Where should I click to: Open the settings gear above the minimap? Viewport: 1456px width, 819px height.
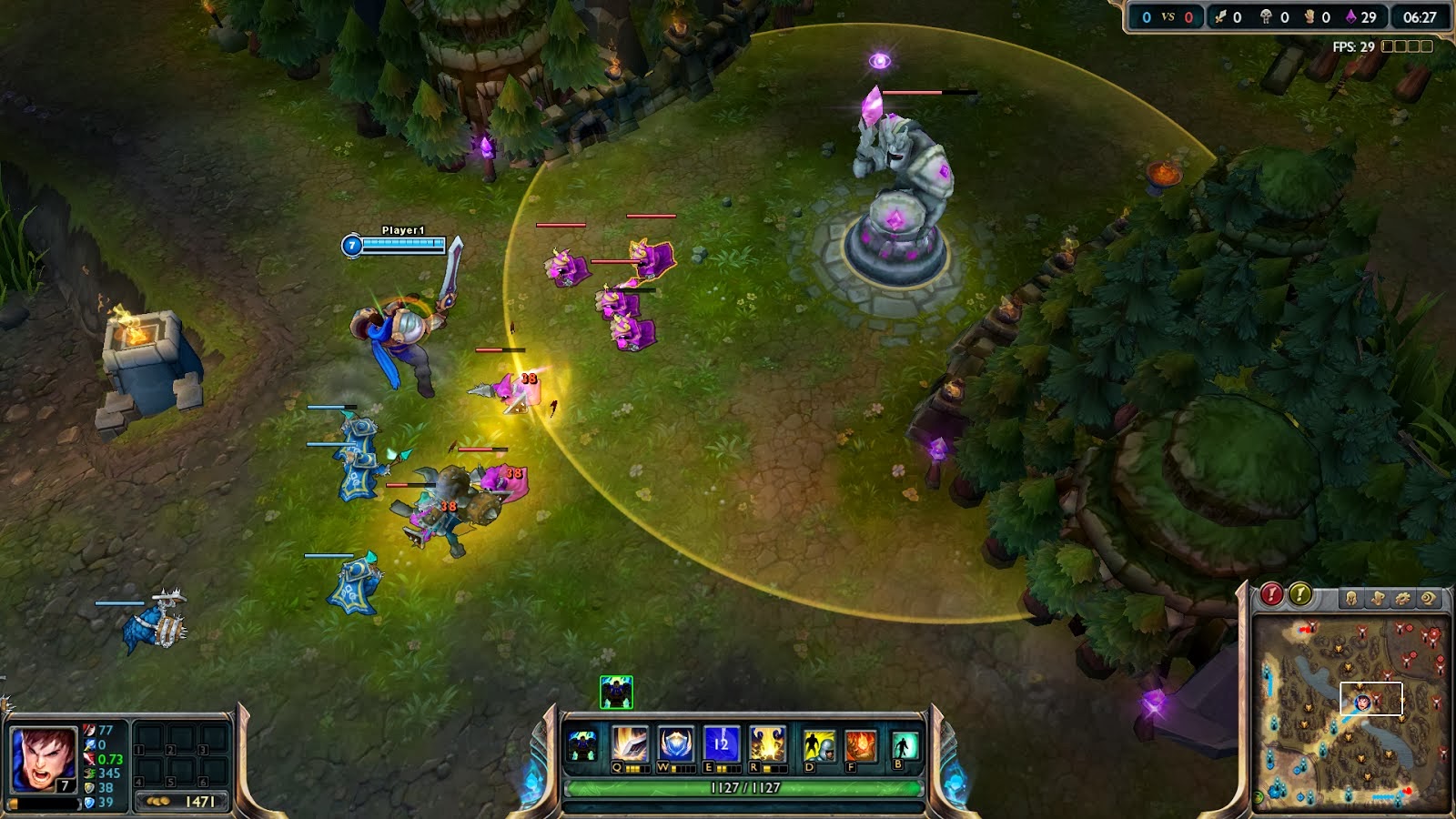coord(1402,598)
